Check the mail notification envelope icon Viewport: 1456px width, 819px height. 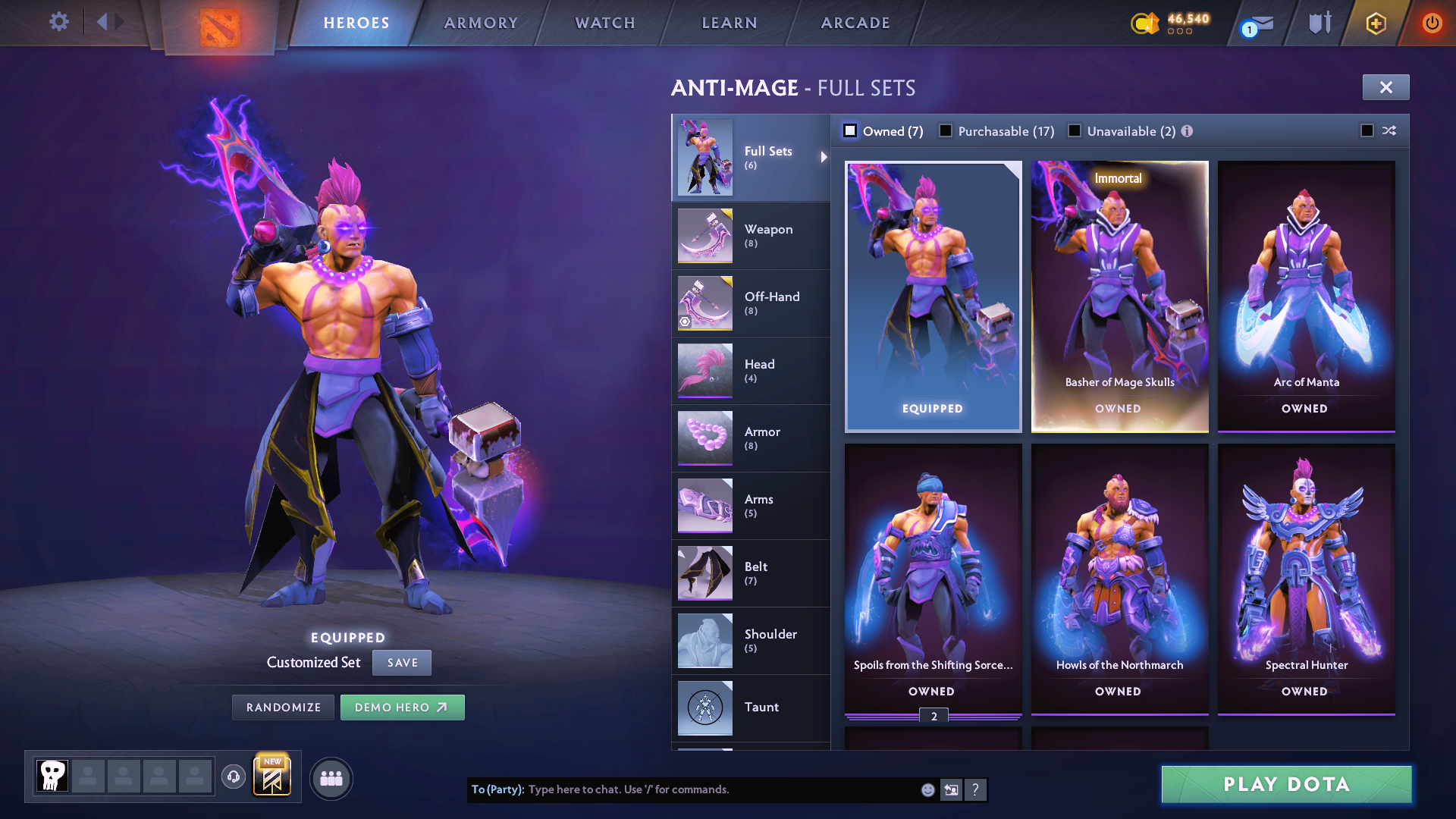[x=1255, y=23]
